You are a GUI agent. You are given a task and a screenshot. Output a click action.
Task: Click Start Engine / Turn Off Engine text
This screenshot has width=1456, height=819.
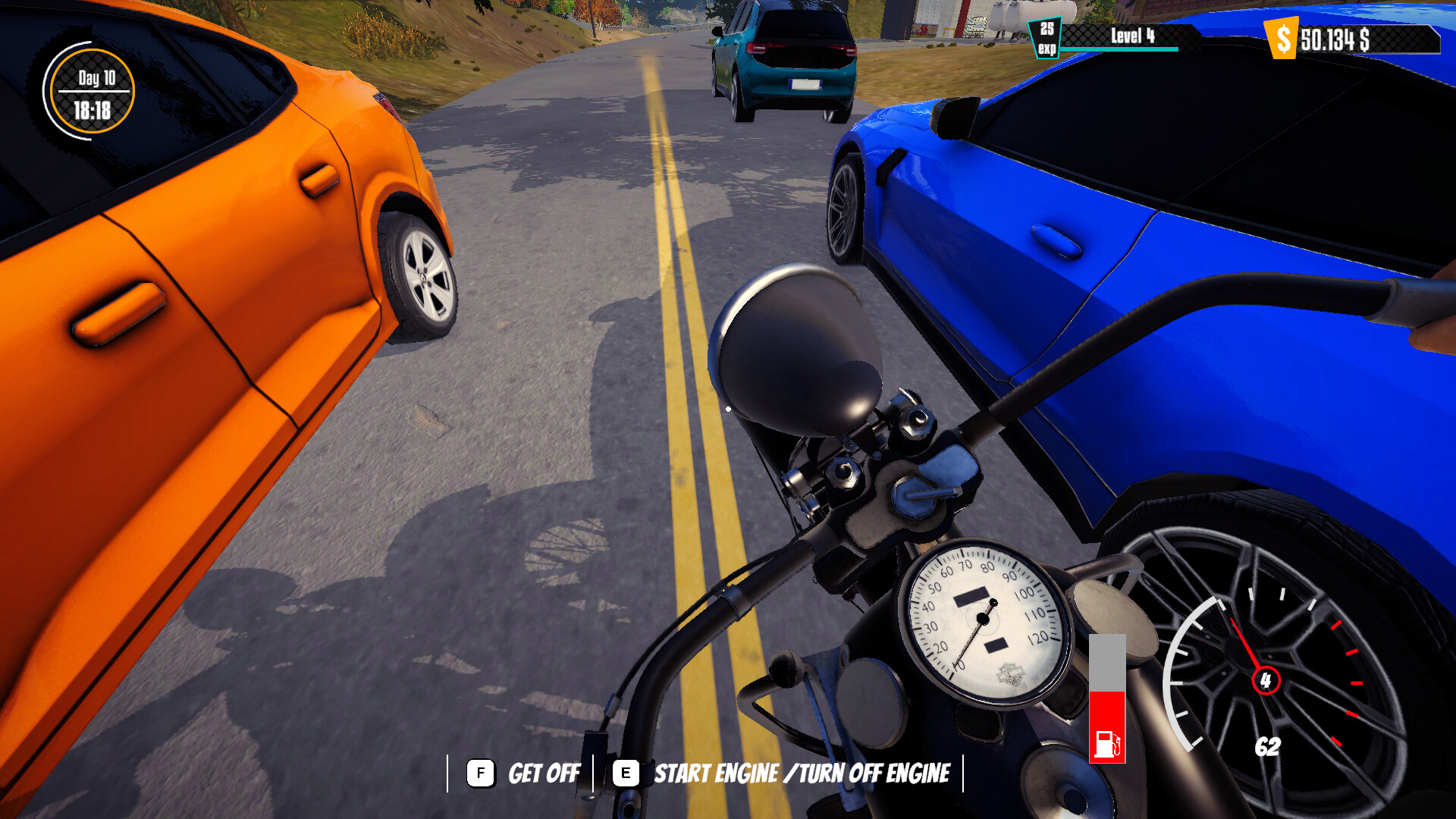(802, 773)
